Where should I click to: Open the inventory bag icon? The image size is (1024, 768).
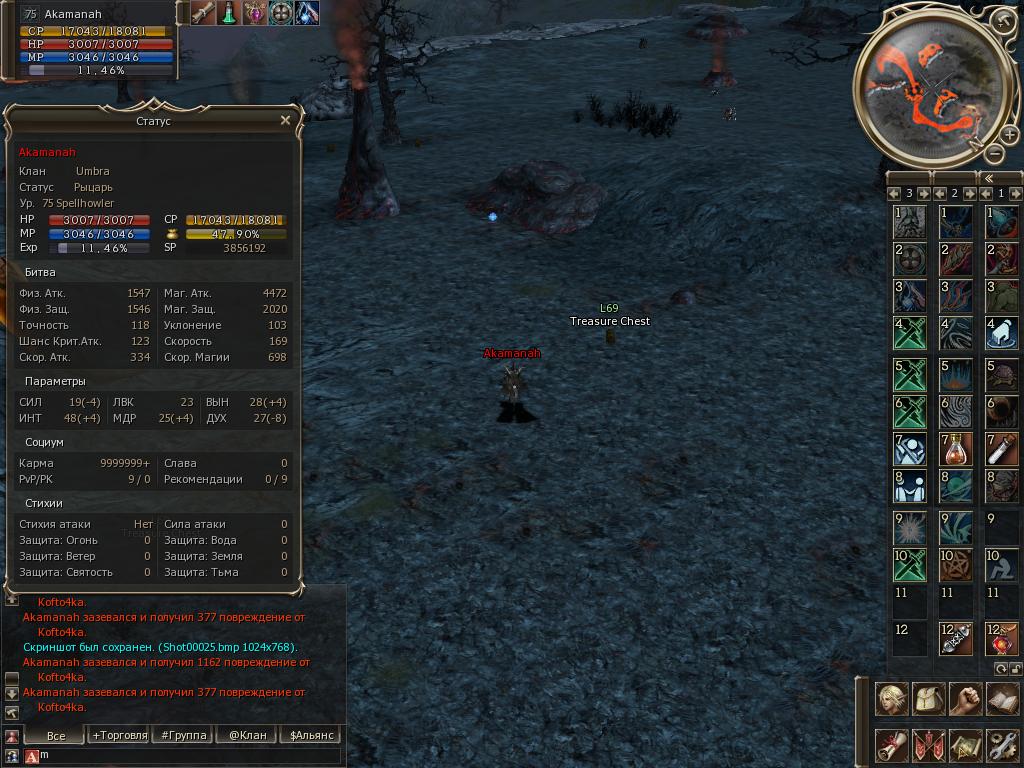tap(928, 699)
